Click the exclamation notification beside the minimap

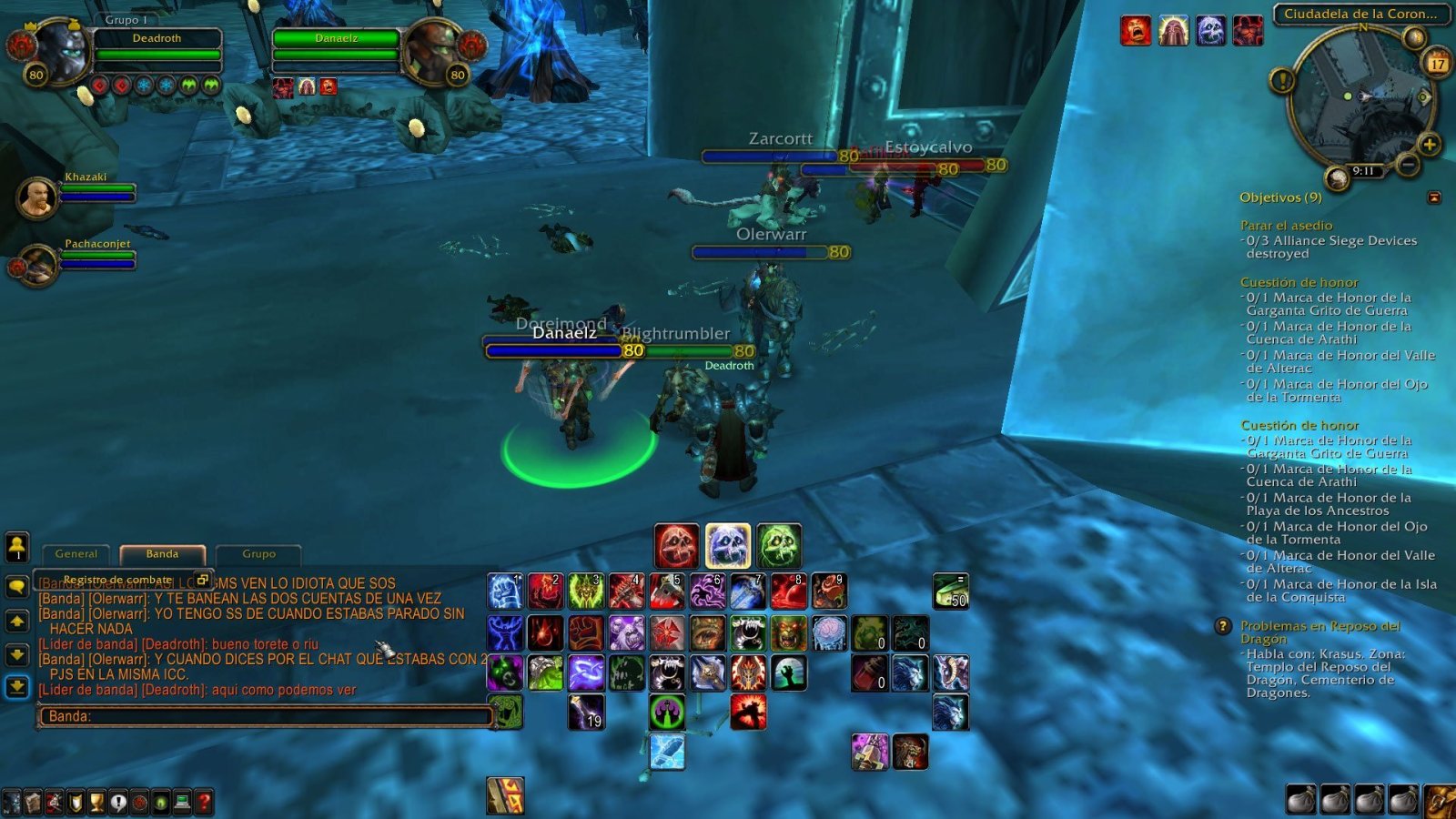[1281, 81]
